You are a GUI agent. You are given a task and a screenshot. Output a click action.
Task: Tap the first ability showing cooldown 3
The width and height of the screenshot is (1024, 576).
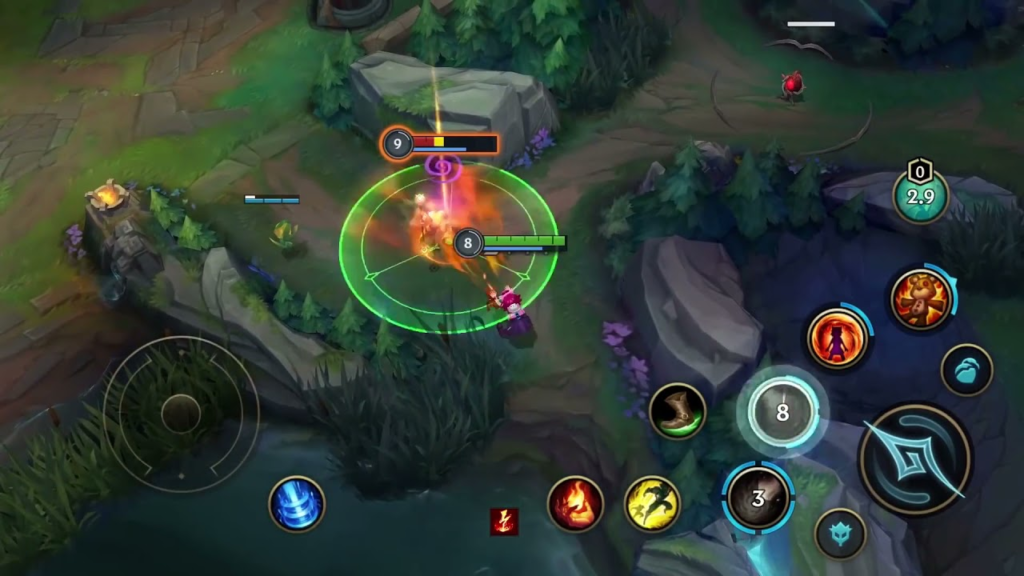(x=758, y=498)
